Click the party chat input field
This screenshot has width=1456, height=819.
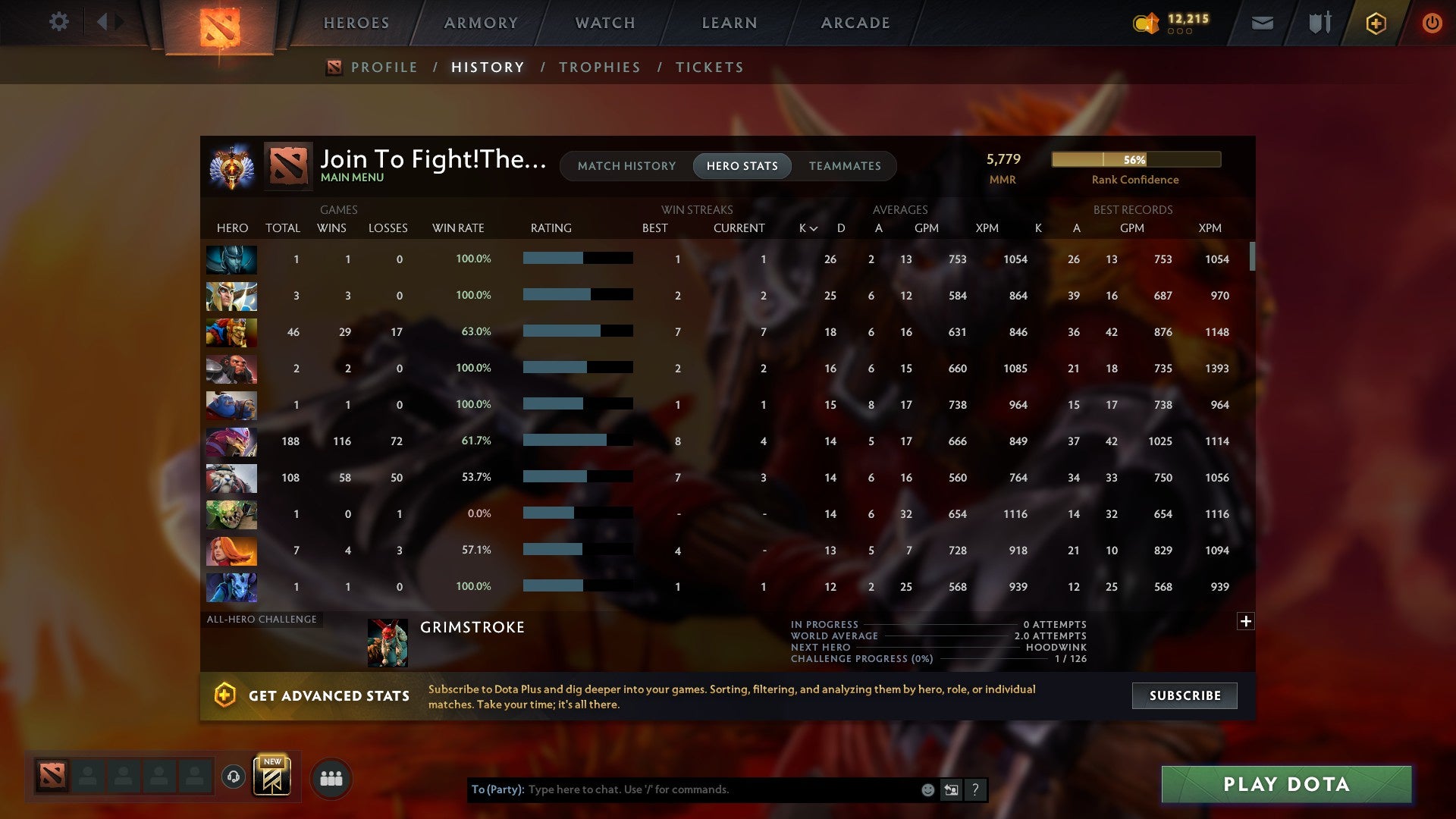[705, 789]
